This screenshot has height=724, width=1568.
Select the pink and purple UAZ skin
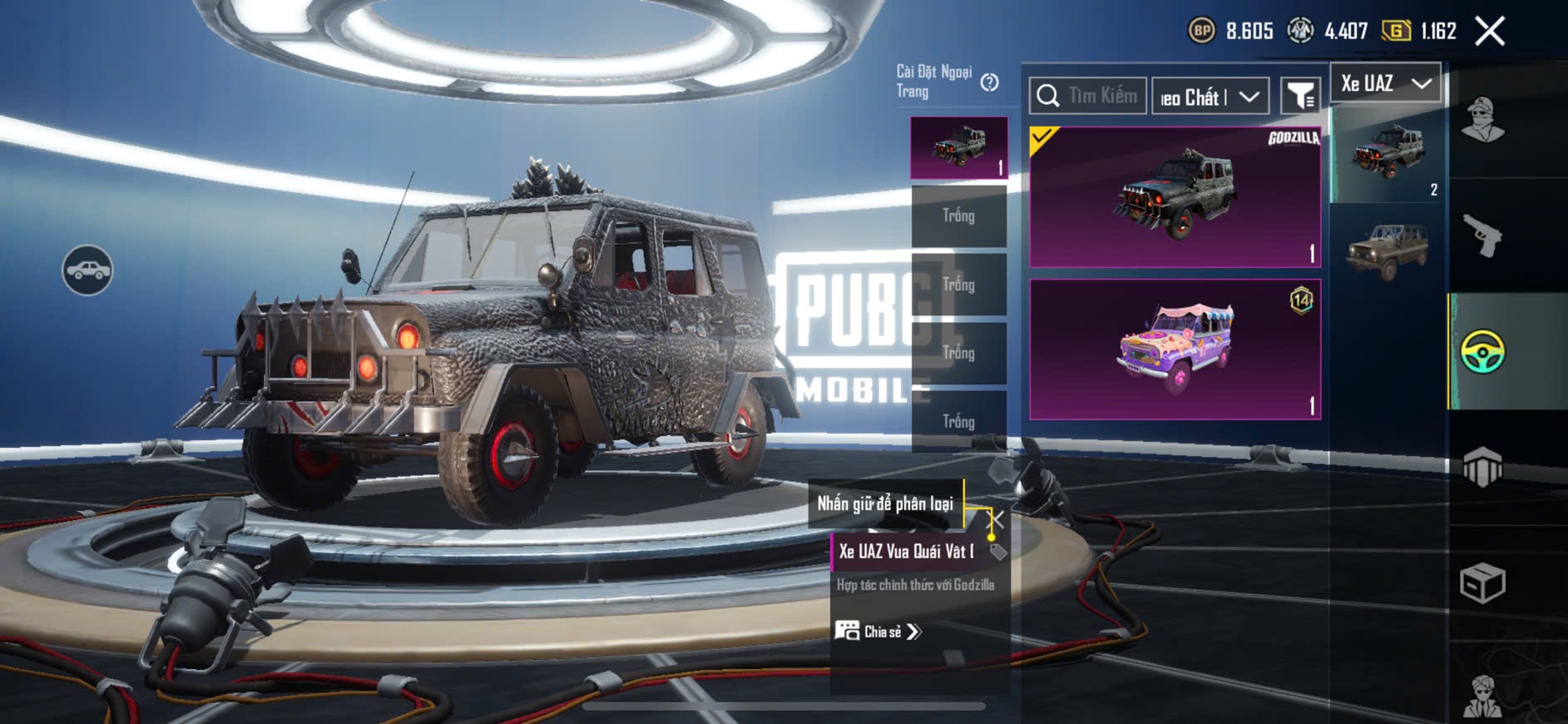pos(1175,350)
